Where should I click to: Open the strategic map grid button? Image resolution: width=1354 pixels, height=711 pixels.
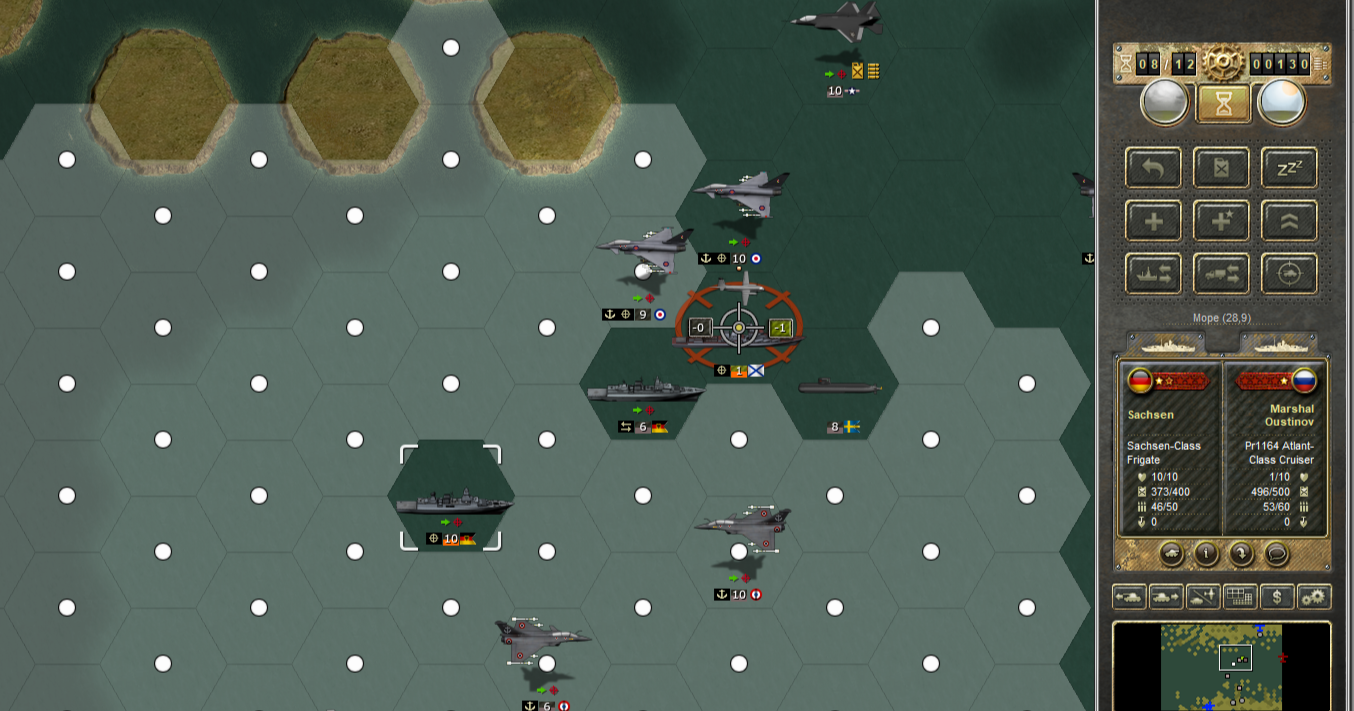coord(1240,597)
